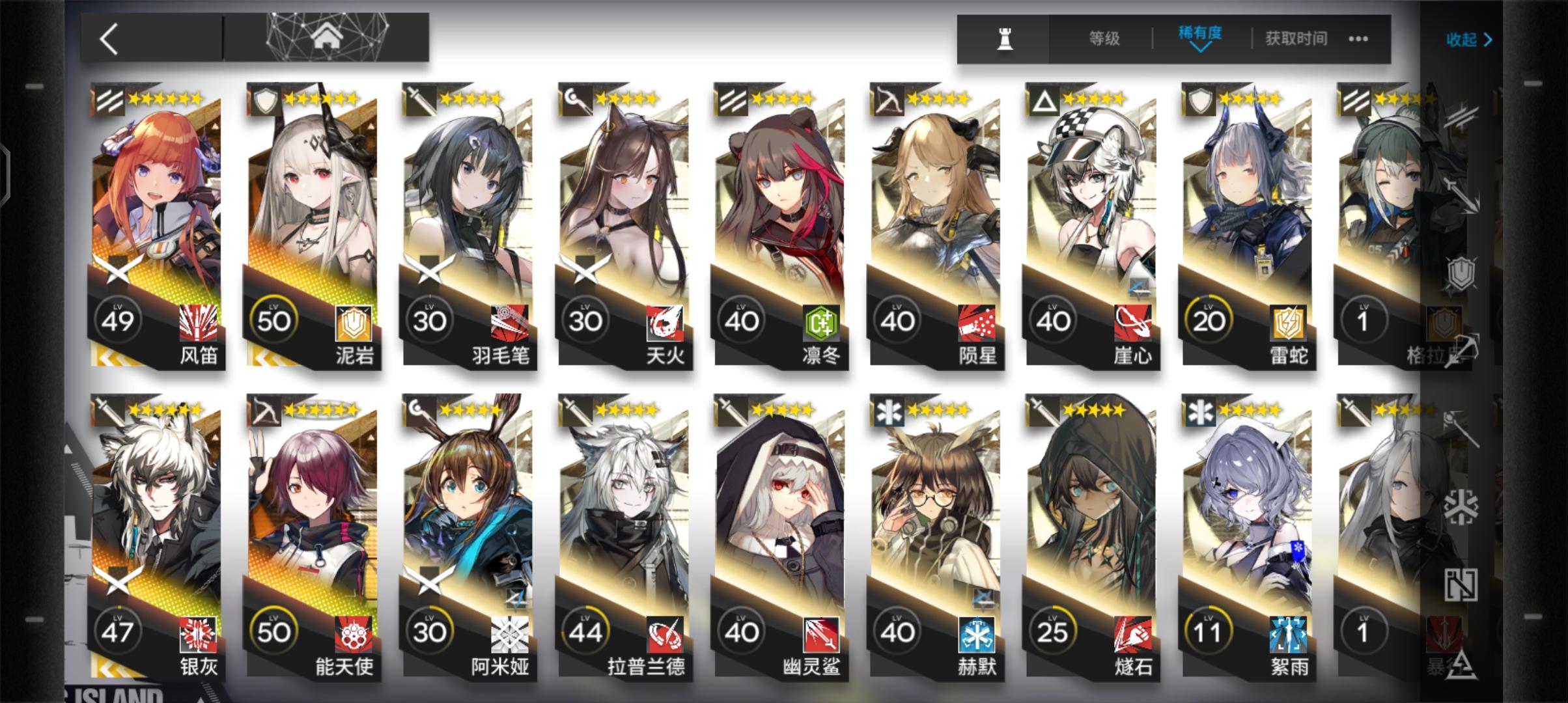Select the rook sort icon in the top bar
The height and width of the screenshot is (703, 1568).
[x=1005, y=39]
